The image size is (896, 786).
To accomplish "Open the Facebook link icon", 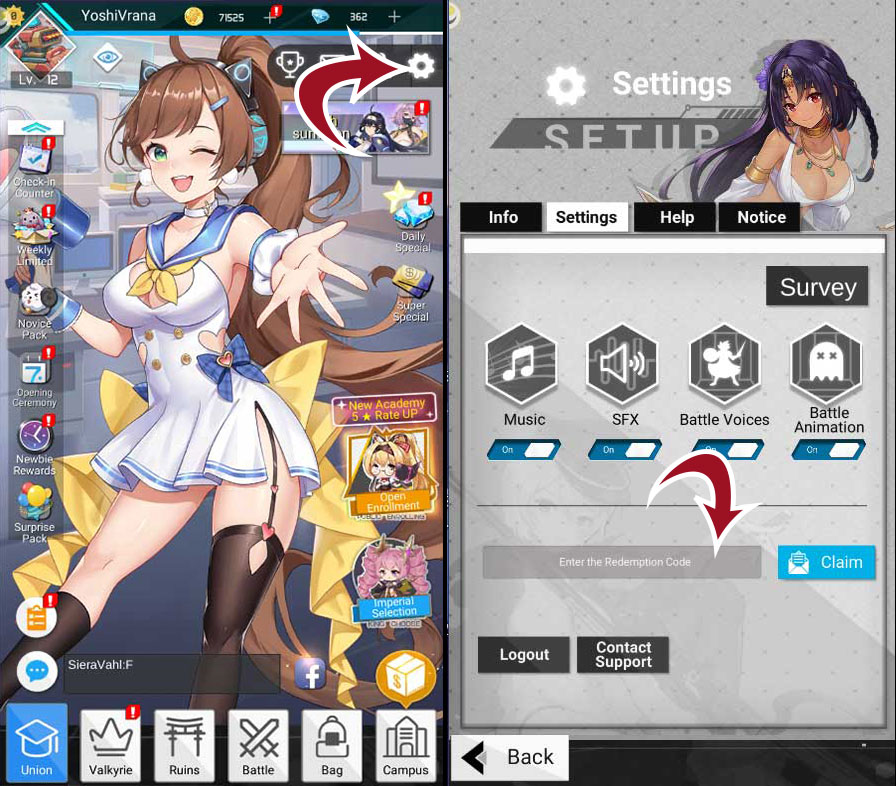I will (x=310, y=674).
